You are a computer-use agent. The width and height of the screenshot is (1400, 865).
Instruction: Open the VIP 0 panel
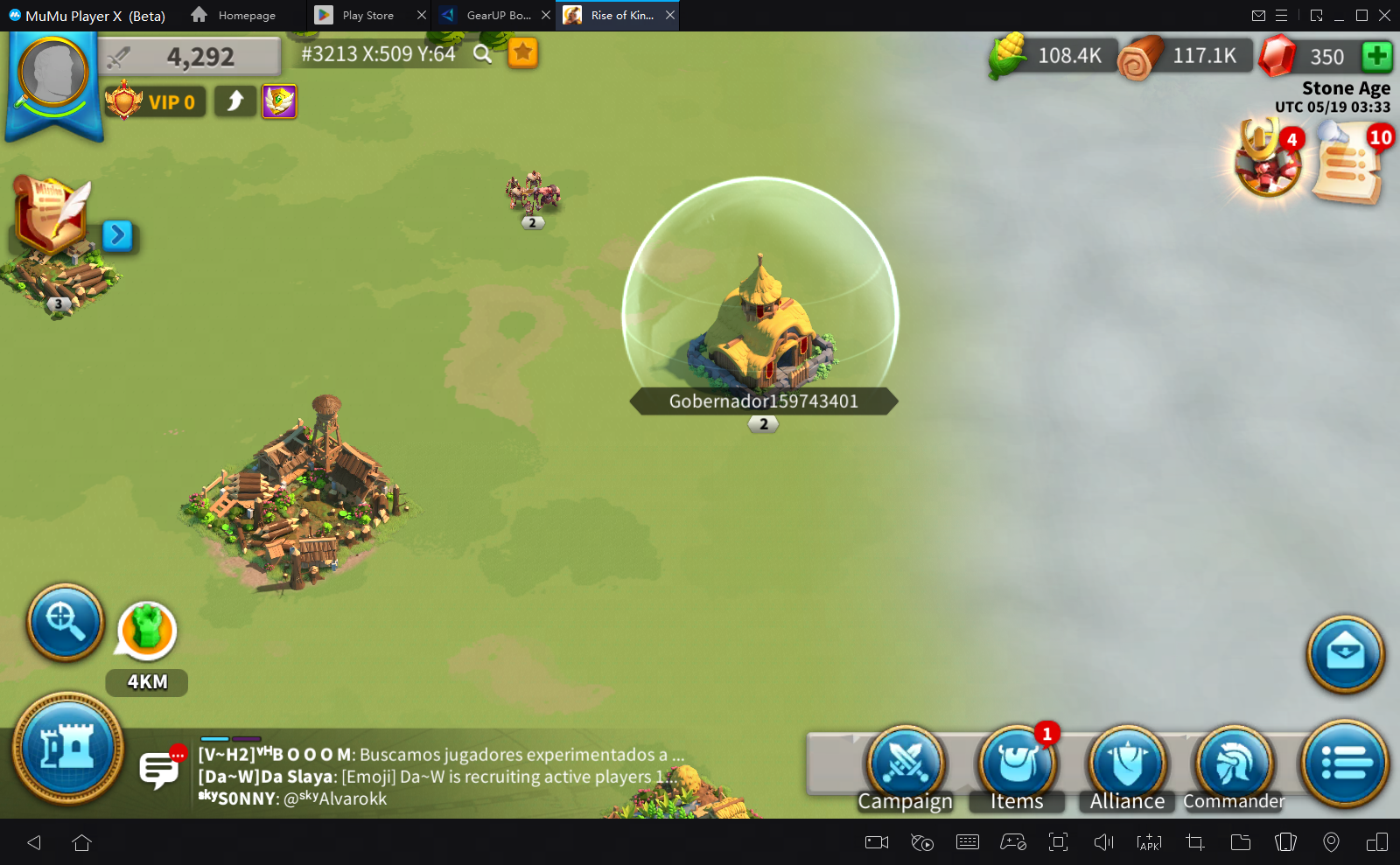tap(156, 102)
